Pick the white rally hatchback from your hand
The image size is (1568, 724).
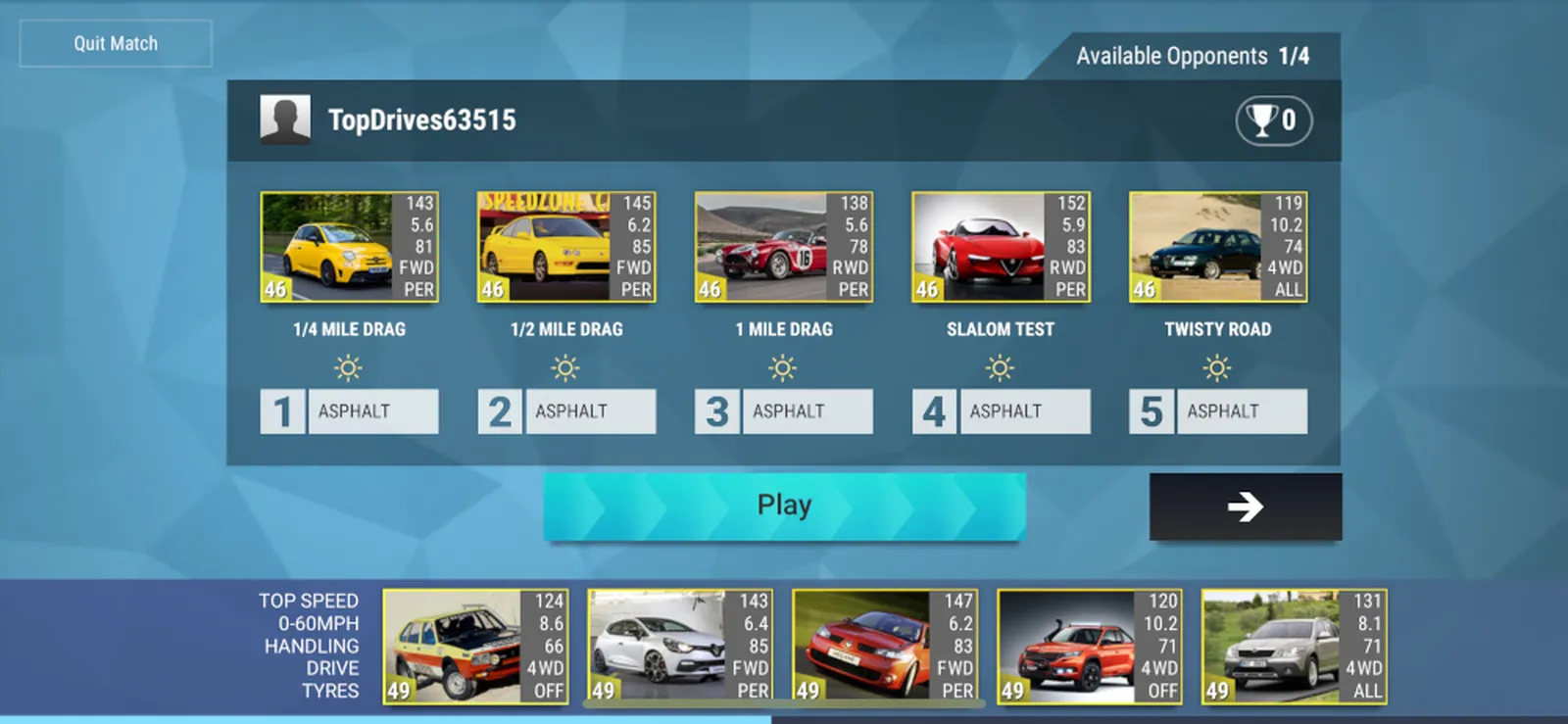(x=475, y=647)
